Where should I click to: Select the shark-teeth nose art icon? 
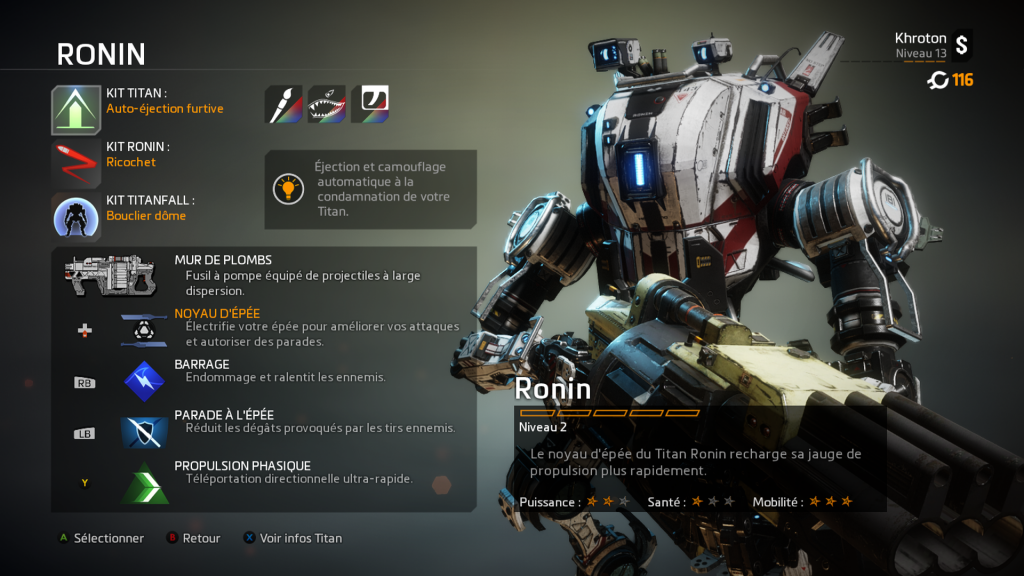[x=327, y=104]
